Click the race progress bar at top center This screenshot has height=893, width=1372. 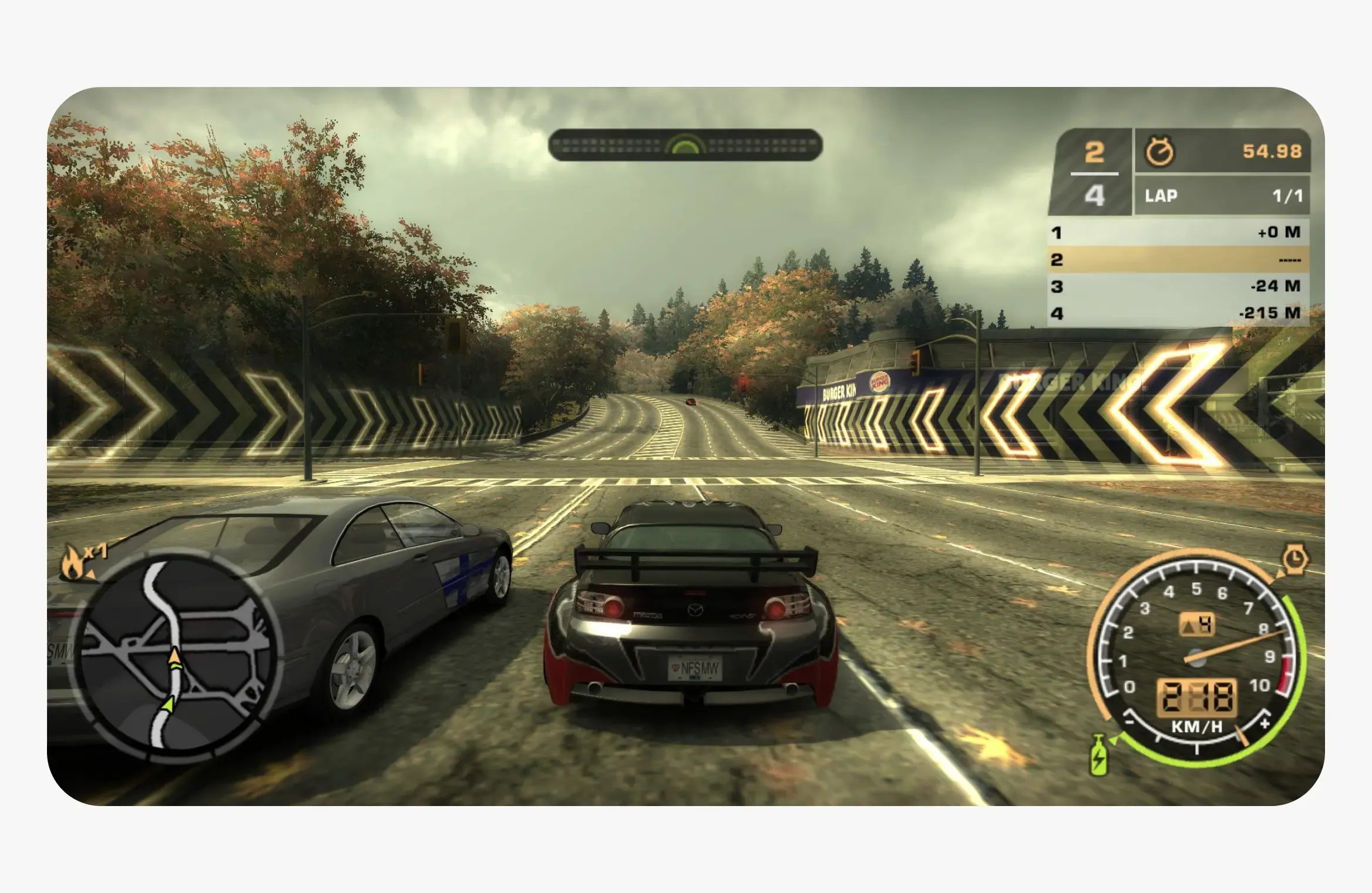tap(684, 145)
